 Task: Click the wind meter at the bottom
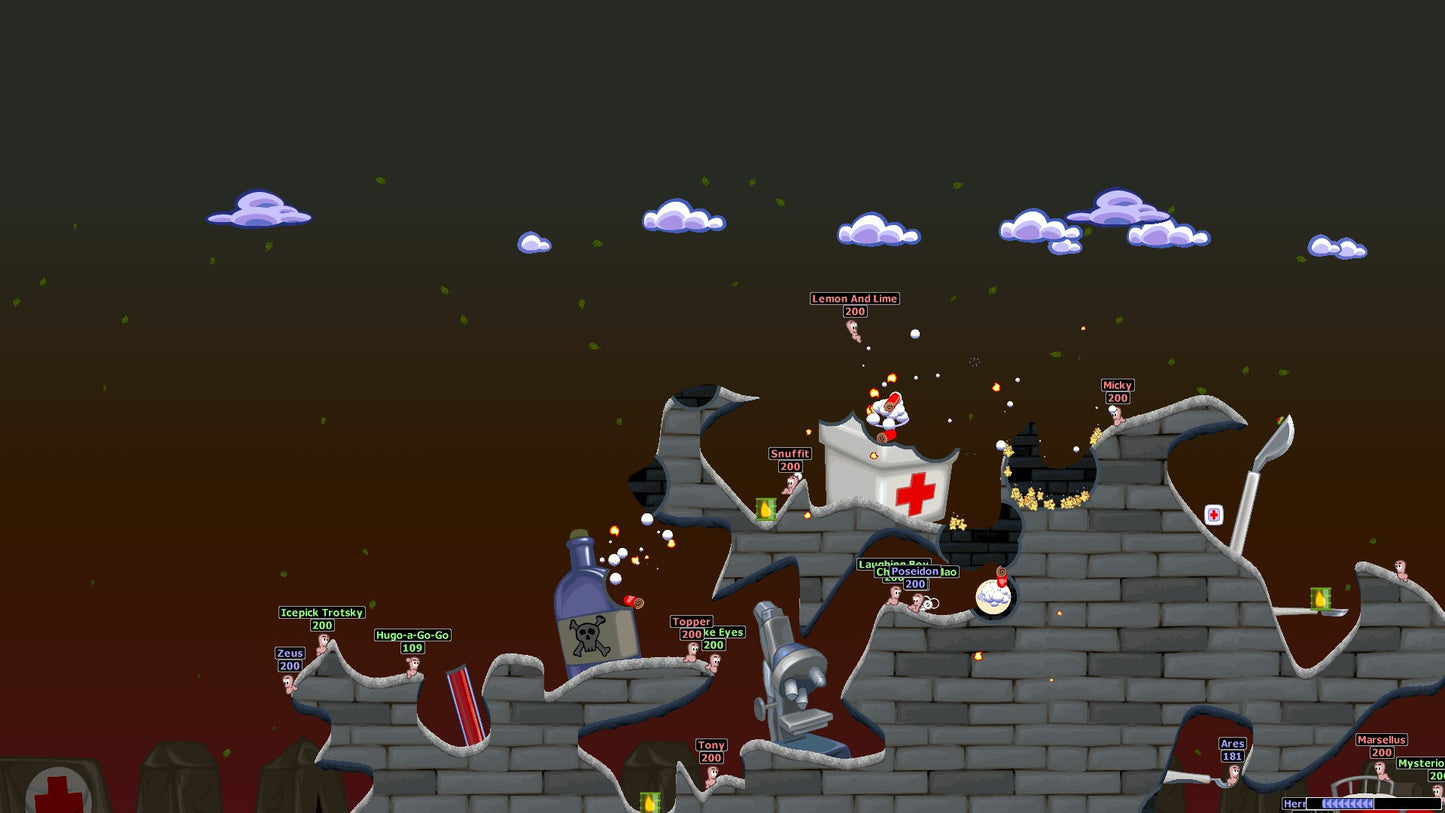pos(1348,803)
